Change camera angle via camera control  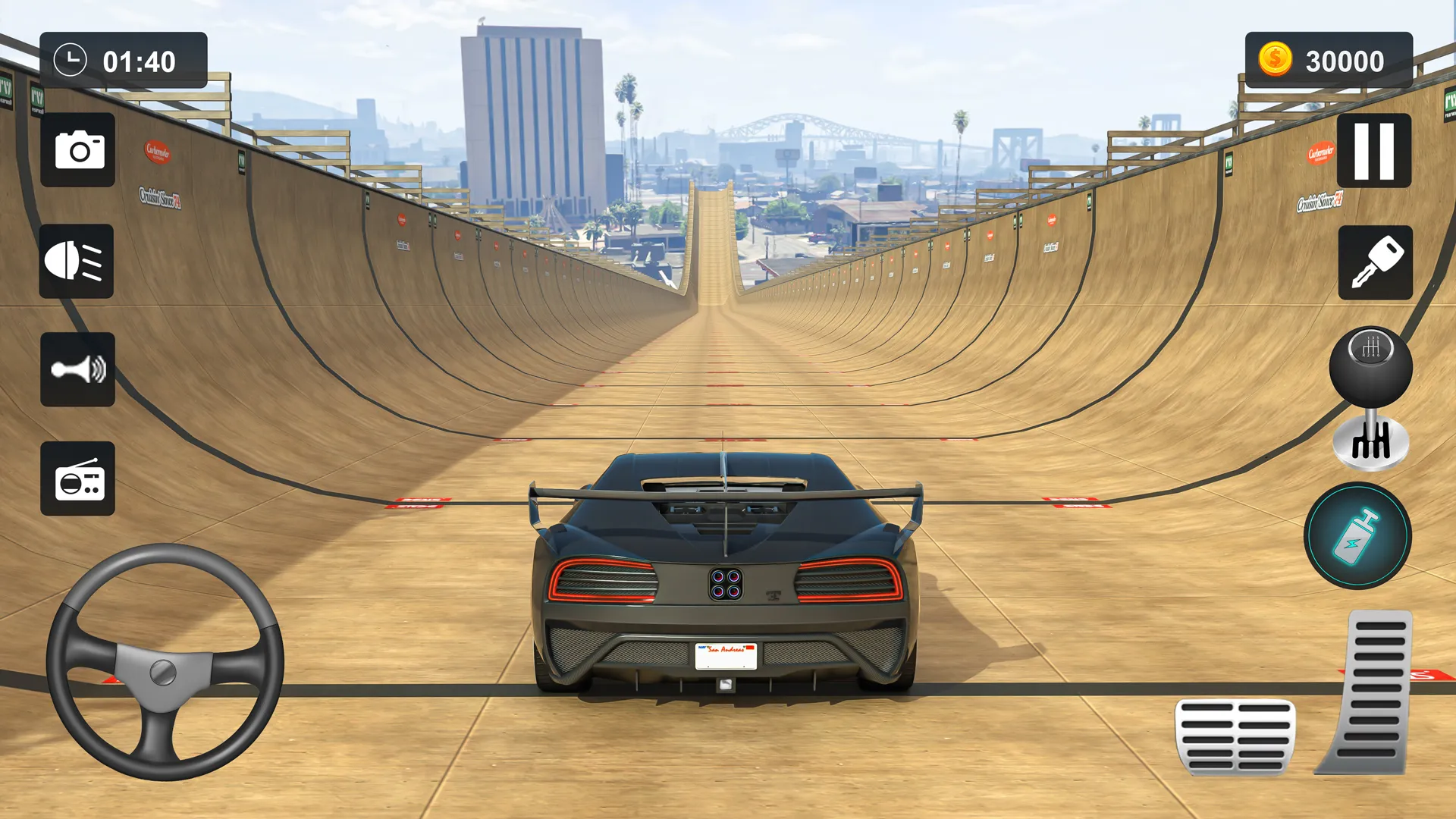point(77,151)
